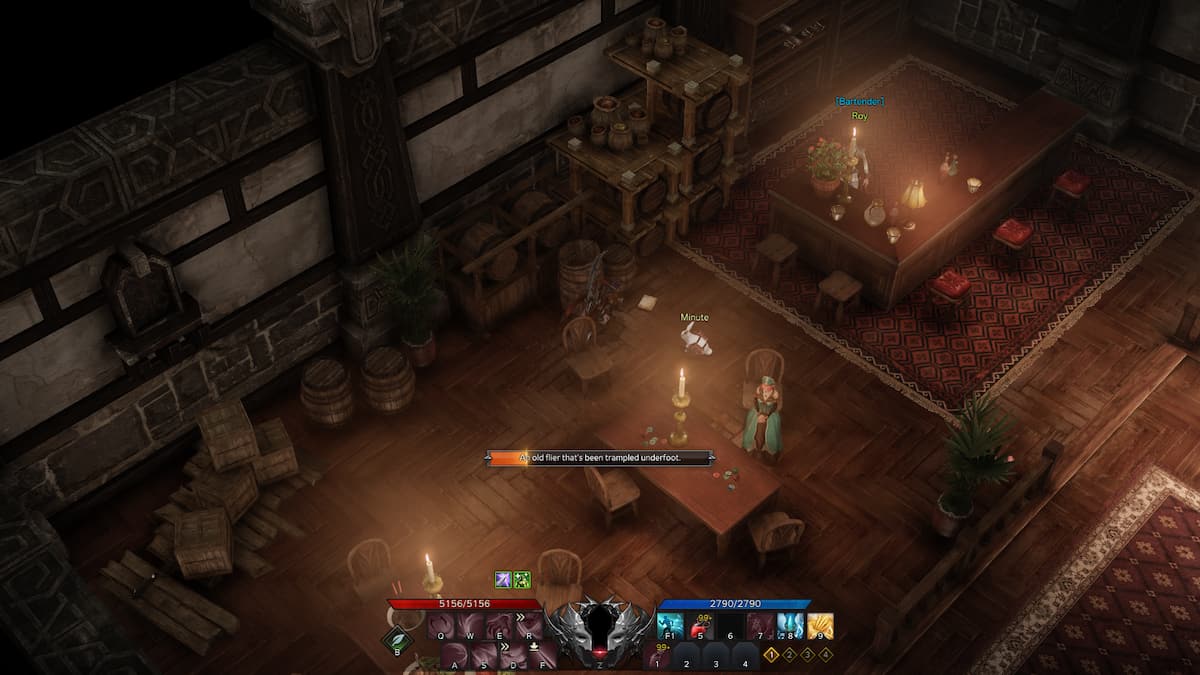Trigger the D skill slot
Screen dimensions: 1200x675
[x=513, y=656]
